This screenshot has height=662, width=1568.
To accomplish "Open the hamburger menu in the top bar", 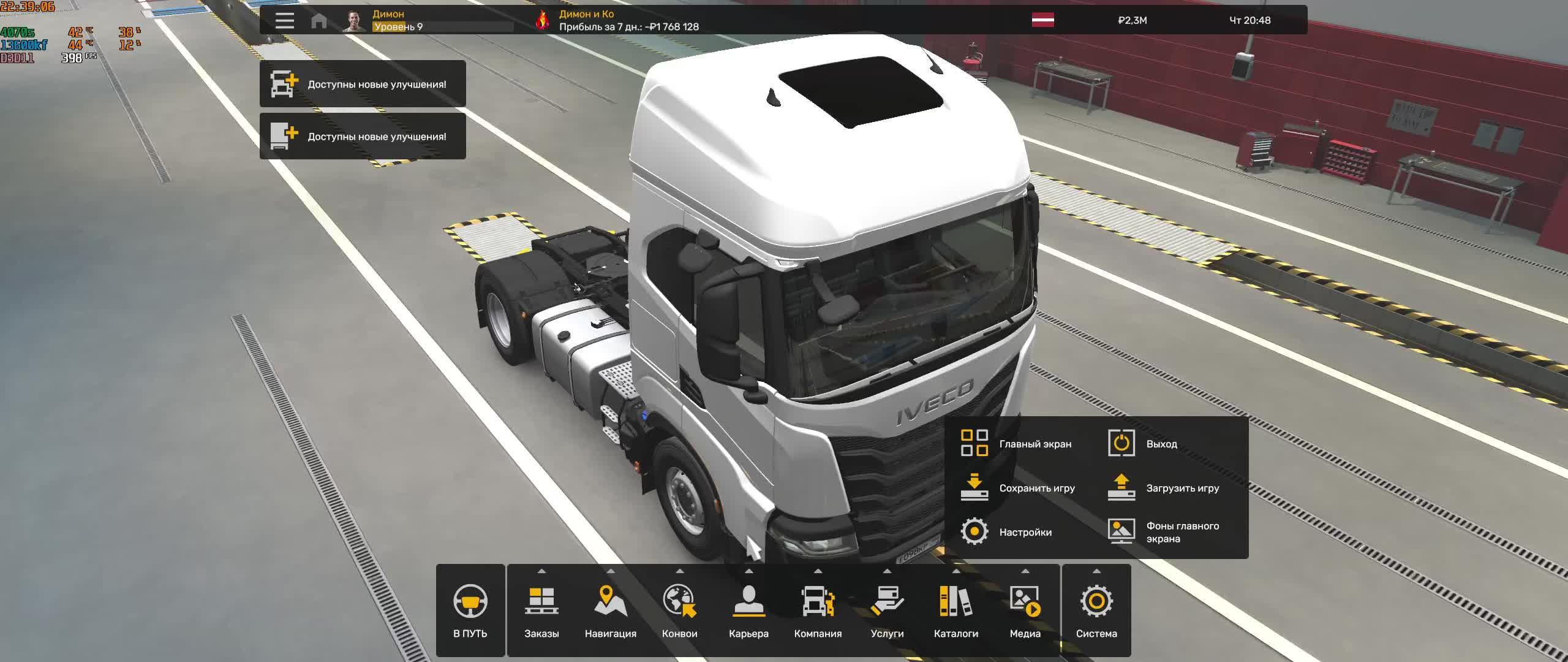I will click(x=284, y=20).
